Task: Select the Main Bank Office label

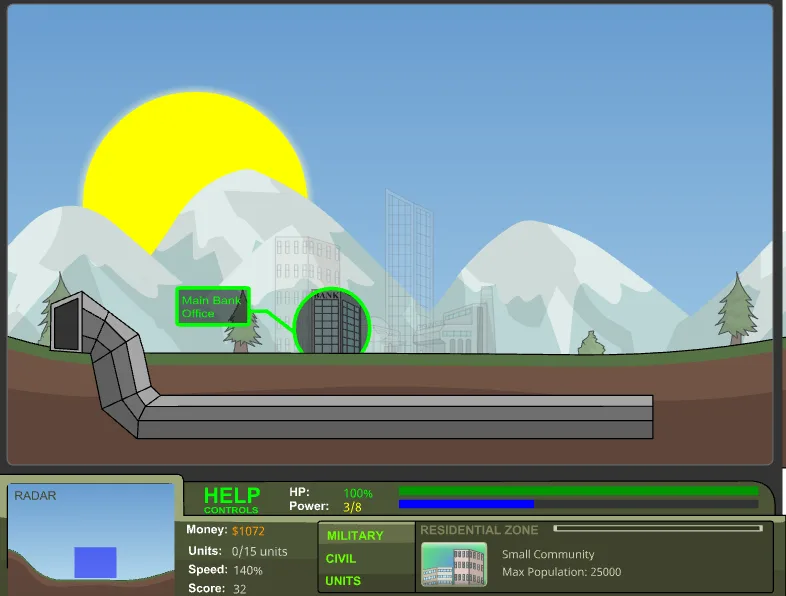Action: click(x=213, y=306)
